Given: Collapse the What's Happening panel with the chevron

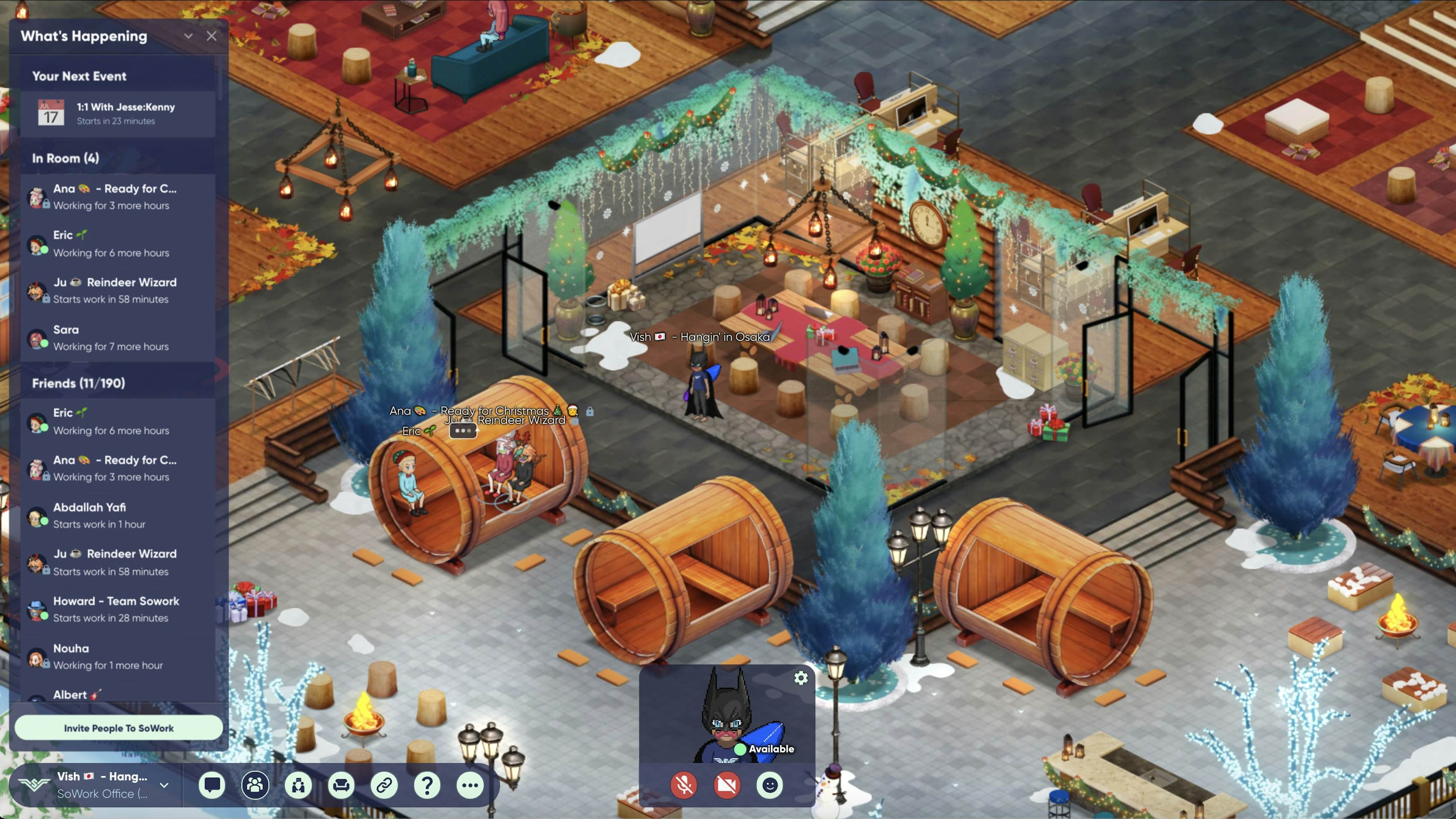Looking at the screenshot, I should point(188,36).
